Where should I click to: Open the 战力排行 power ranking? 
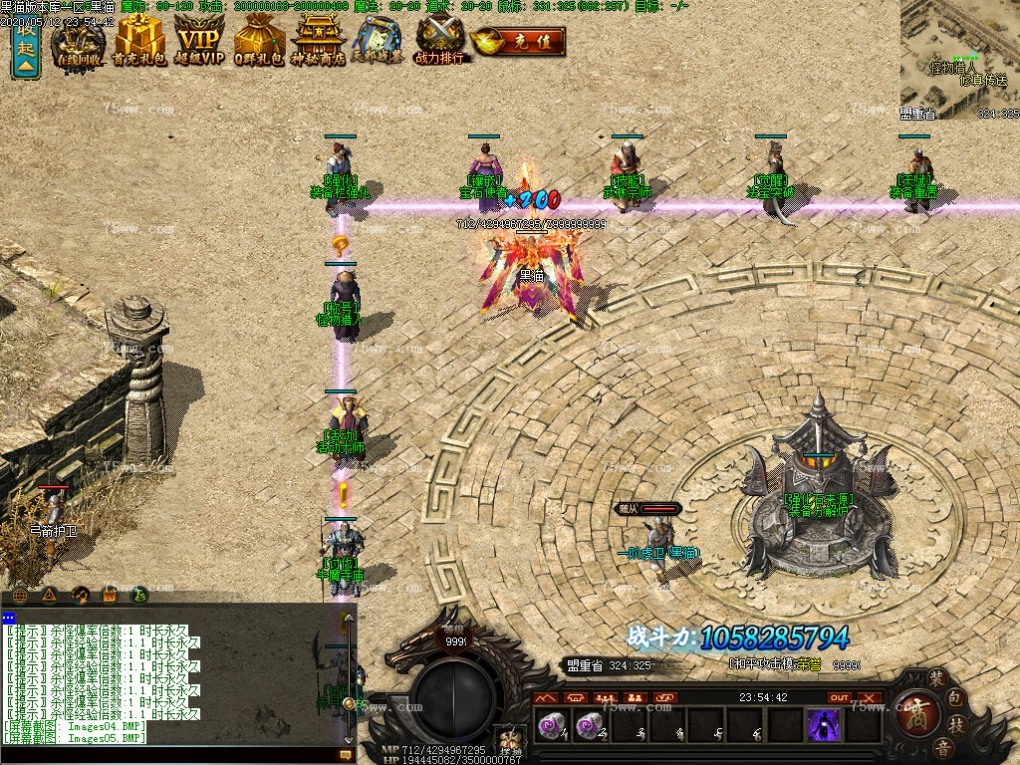(x=440, y=42)
